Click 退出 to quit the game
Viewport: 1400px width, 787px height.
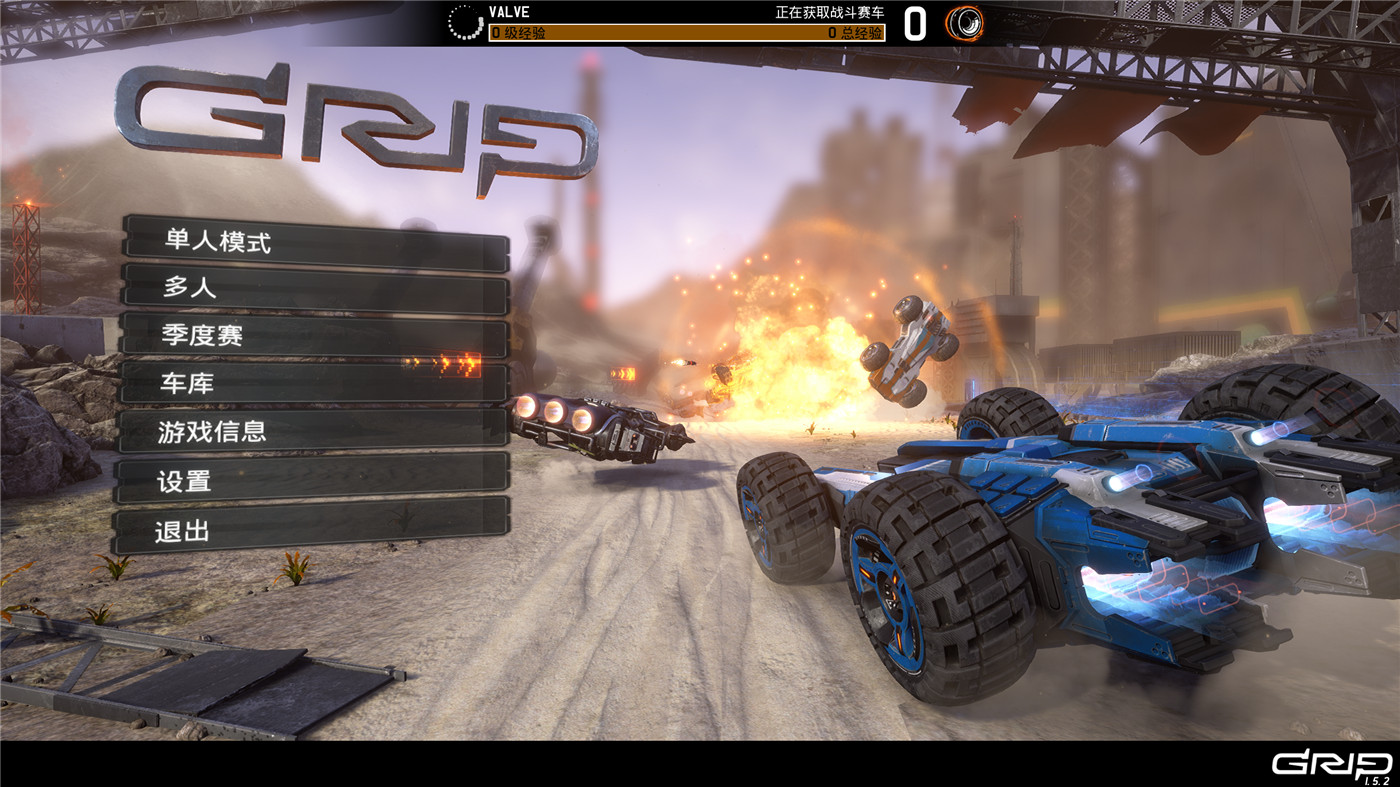click(x=310, y=531)
